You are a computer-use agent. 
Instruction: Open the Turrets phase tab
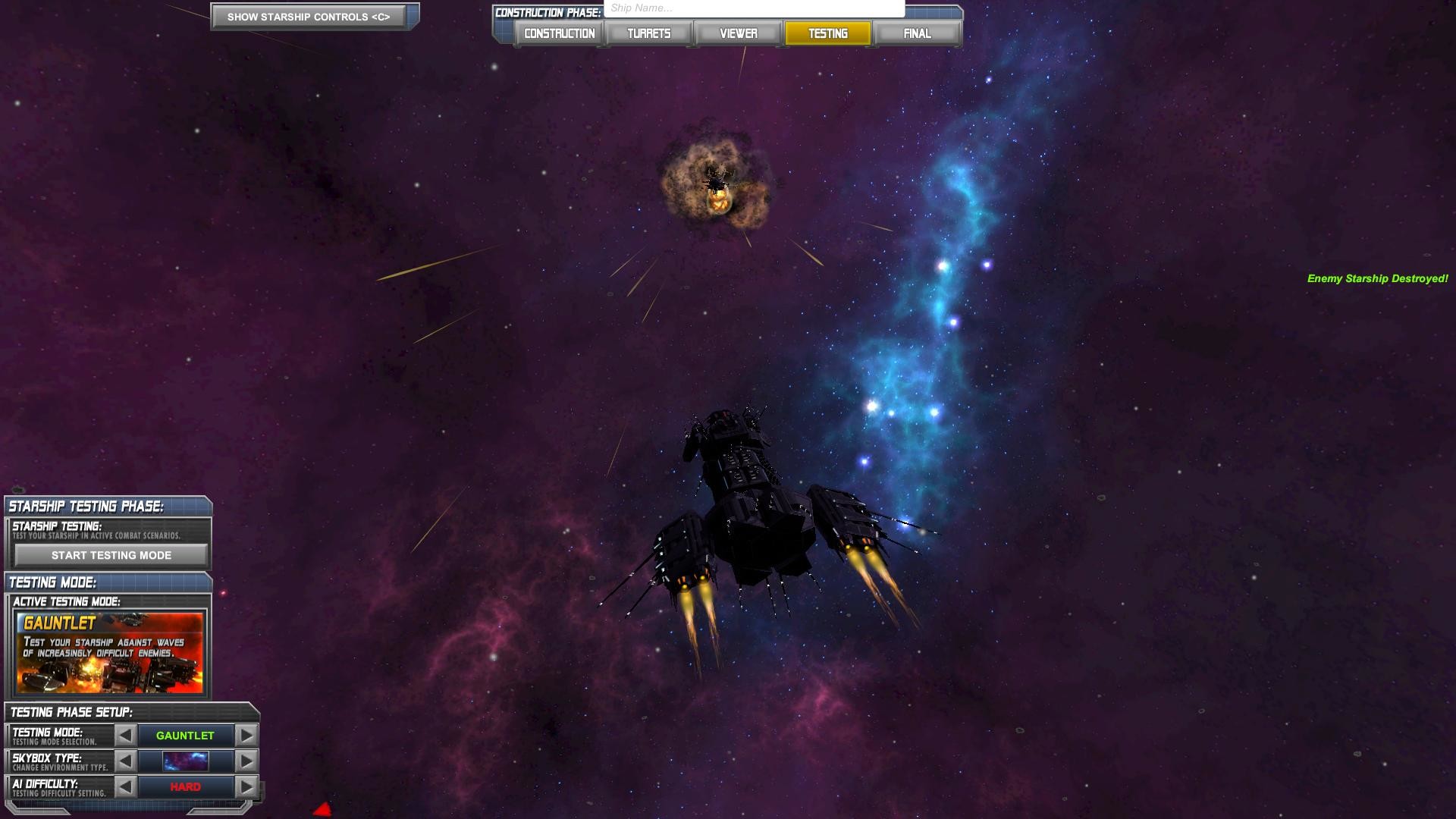[x=648, y=33]
